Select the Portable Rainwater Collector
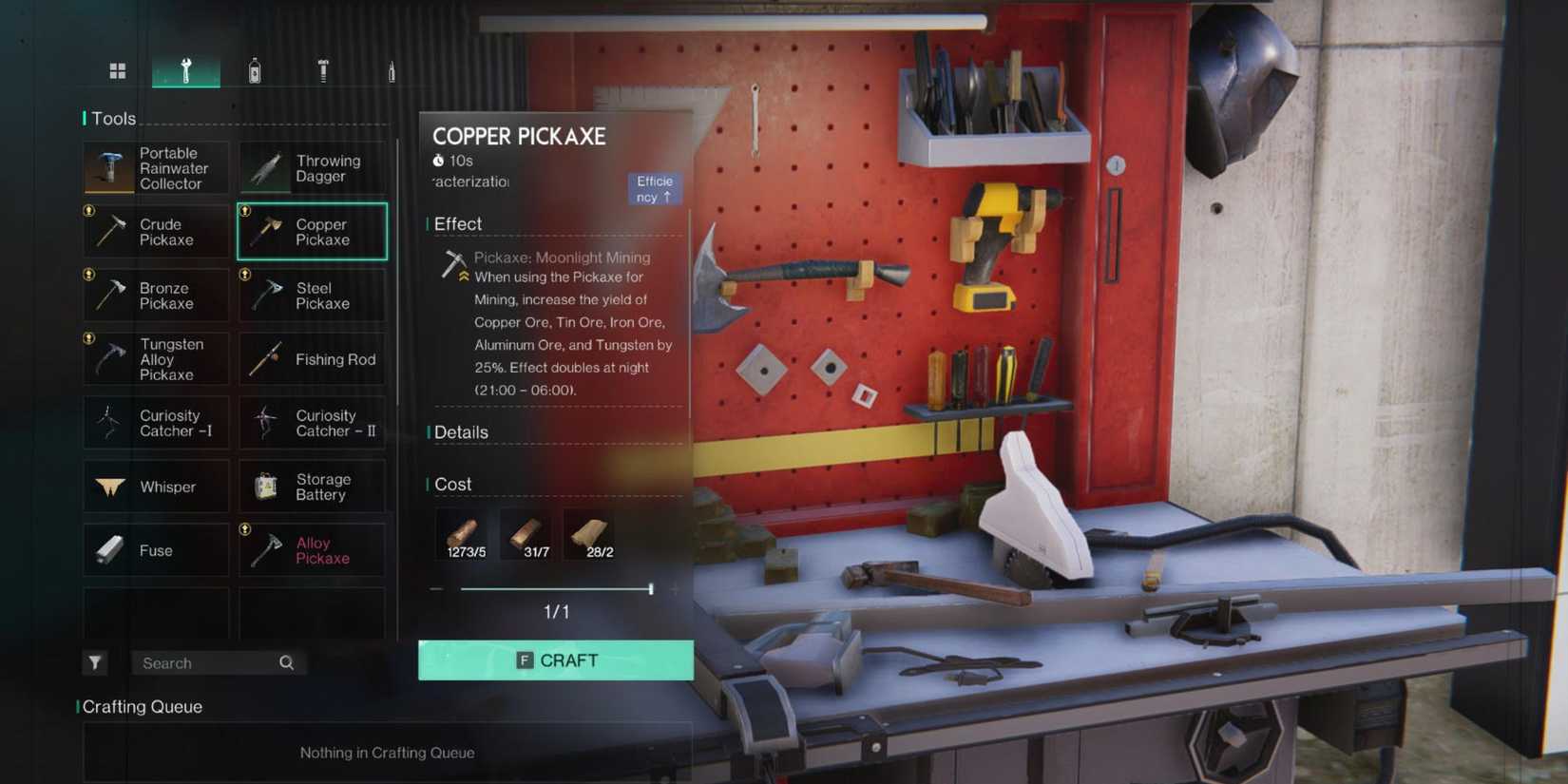1568x784 pixels. tap(155, 168)
